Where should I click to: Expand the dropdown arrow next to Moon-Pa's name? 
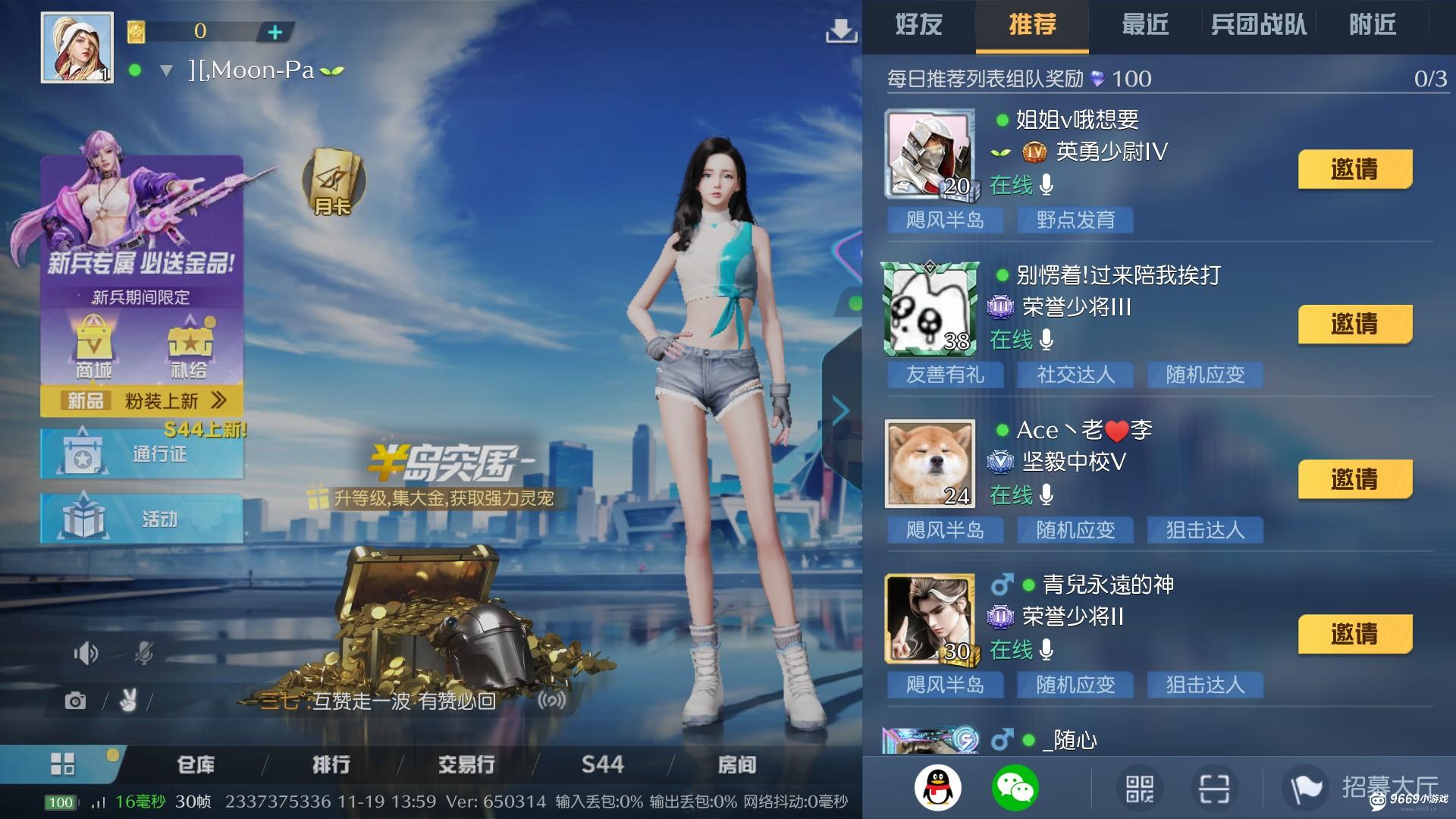tap(165, 71)
